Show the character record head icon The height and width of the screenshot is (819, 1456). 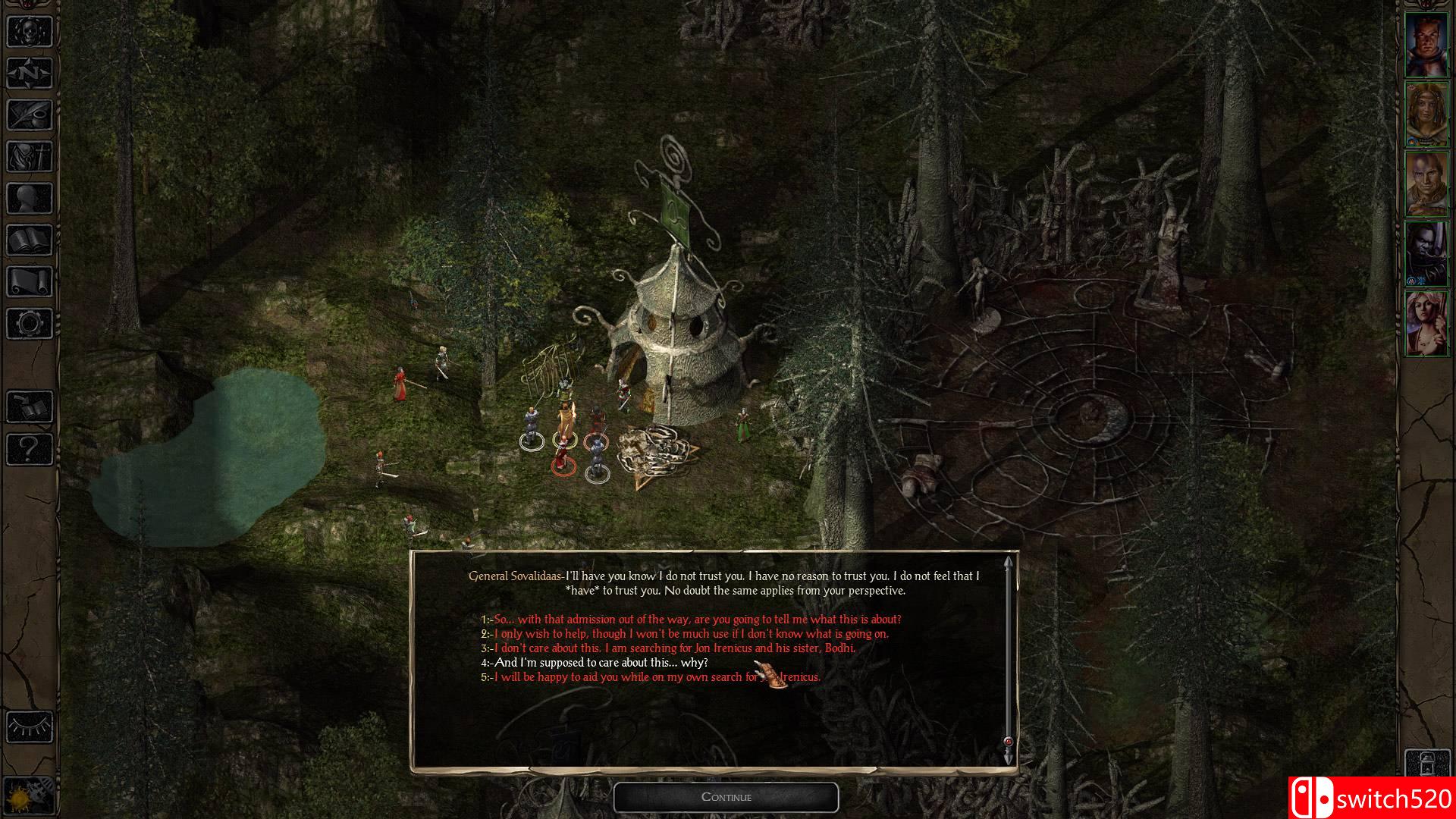point(30,199)
